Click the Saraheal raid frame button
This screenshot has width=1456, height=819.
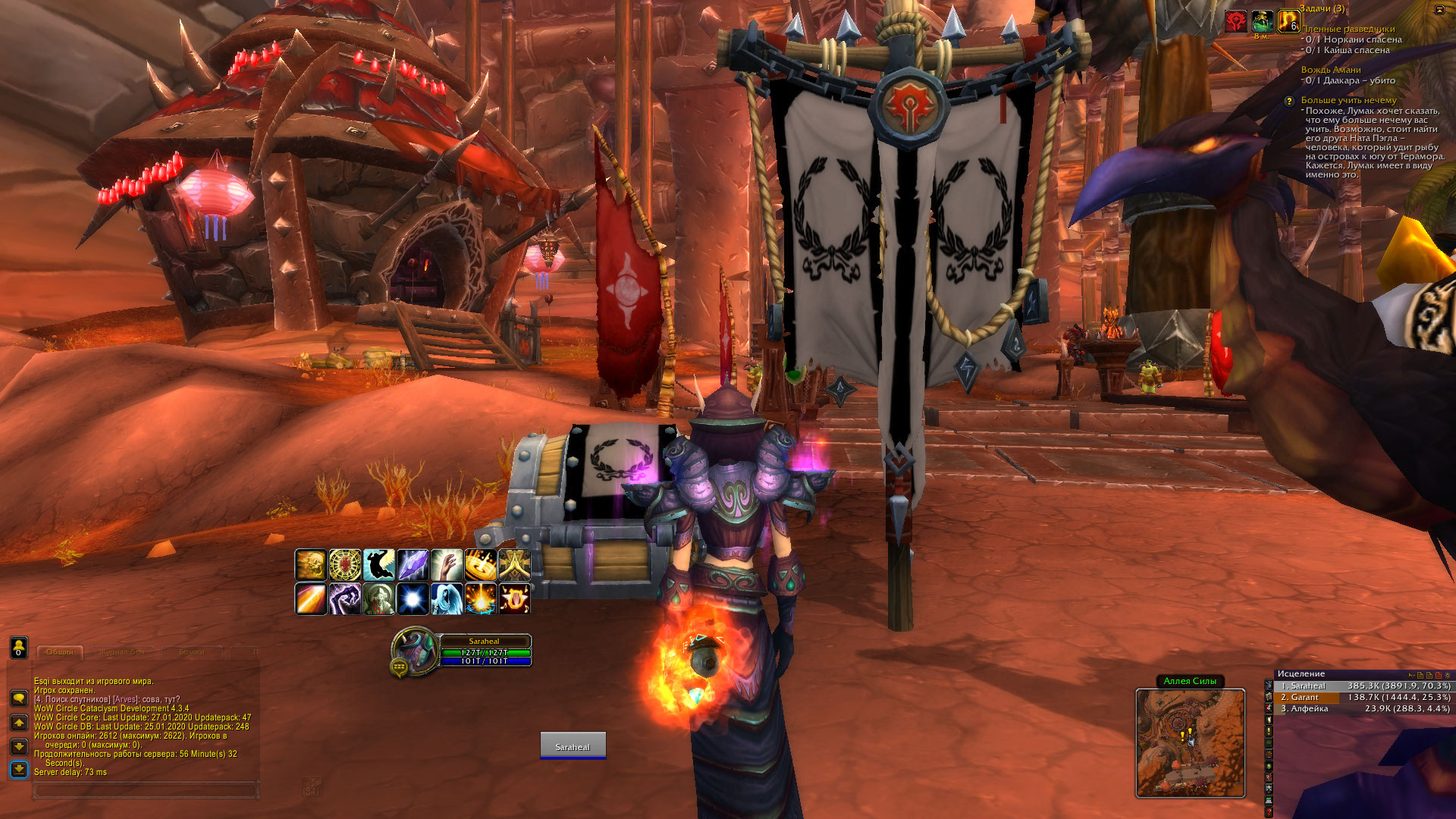[573, 745]
